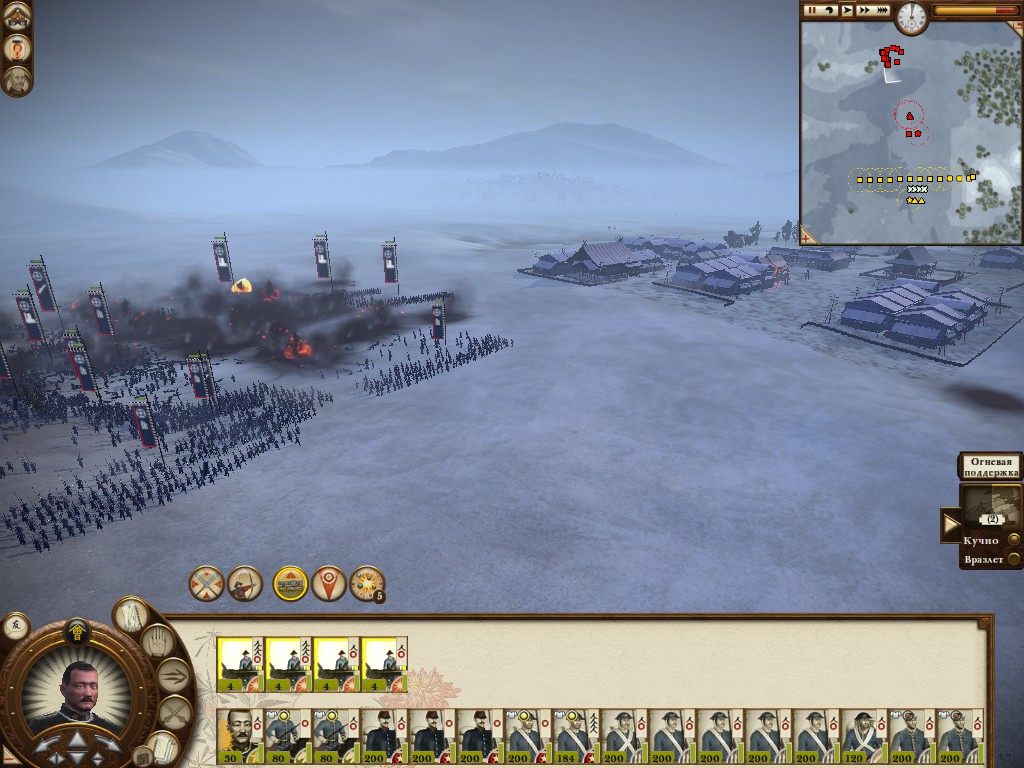Click the open hand halt button
1024x768 pixels.
pyautogui.click(x=157, y=641)
